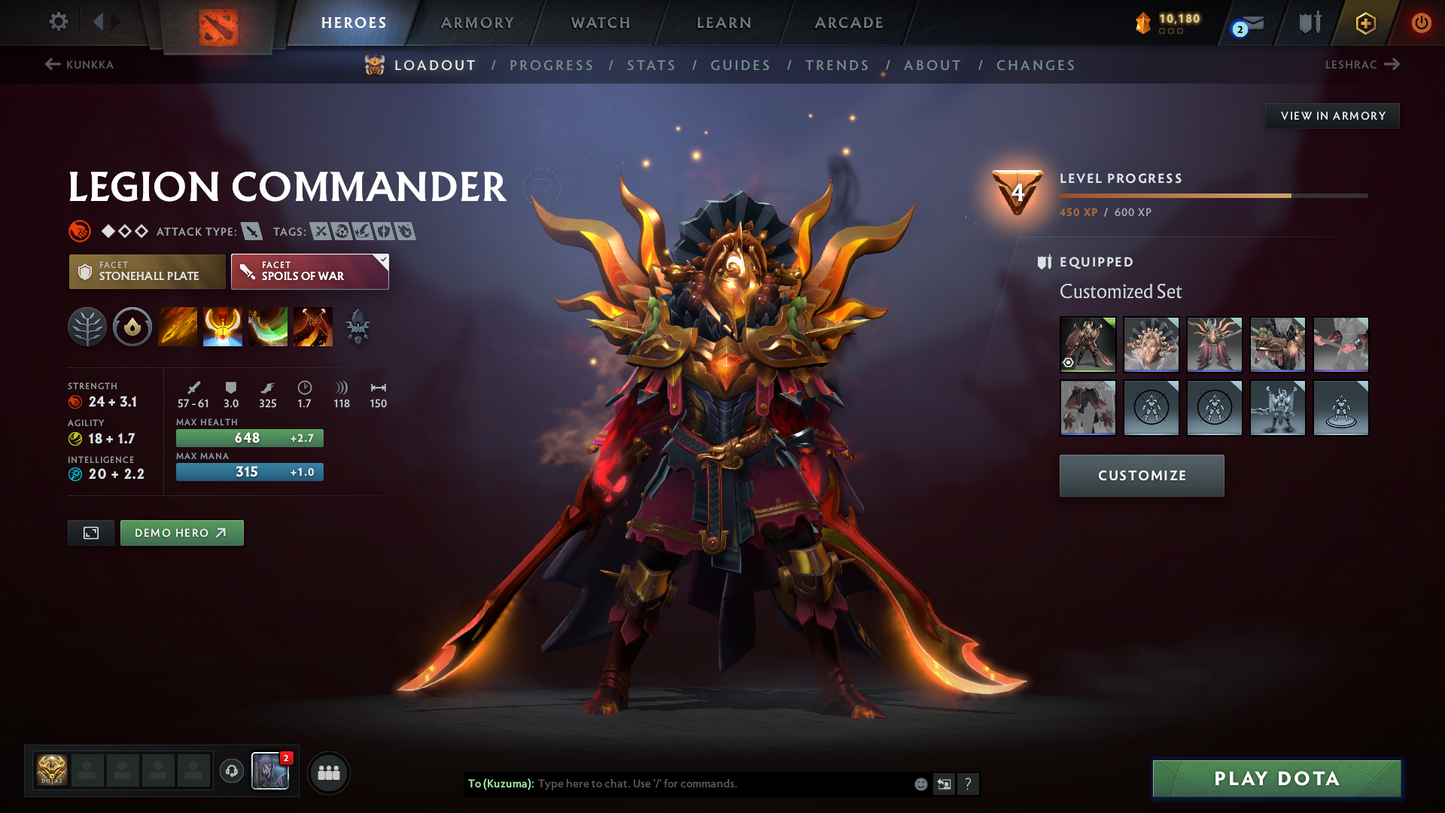Click the power icon to exit
Screen dimensions: 1445x813
point(1420,22)
